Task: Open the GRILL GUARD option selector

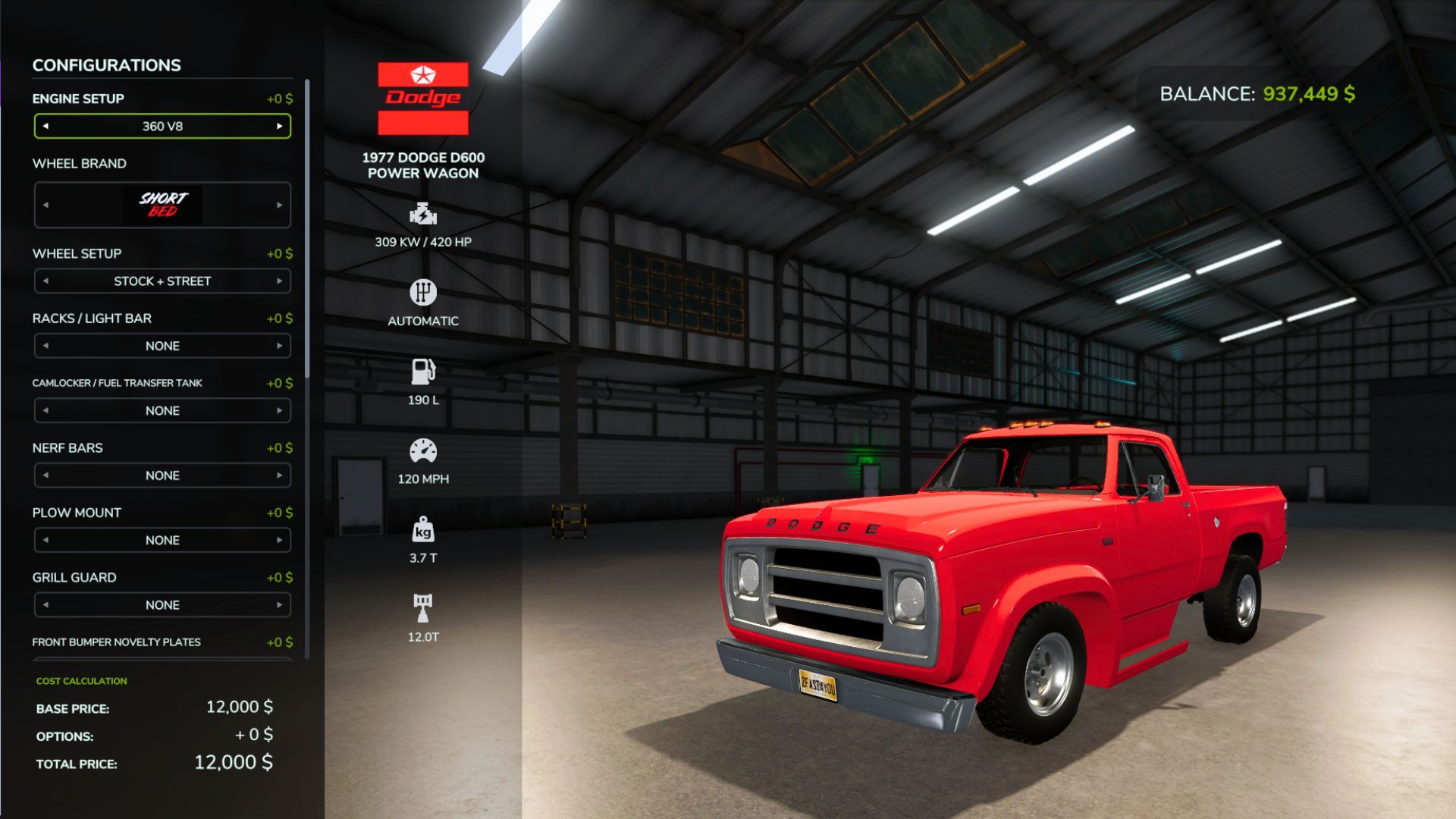Action: coord(162,604)
